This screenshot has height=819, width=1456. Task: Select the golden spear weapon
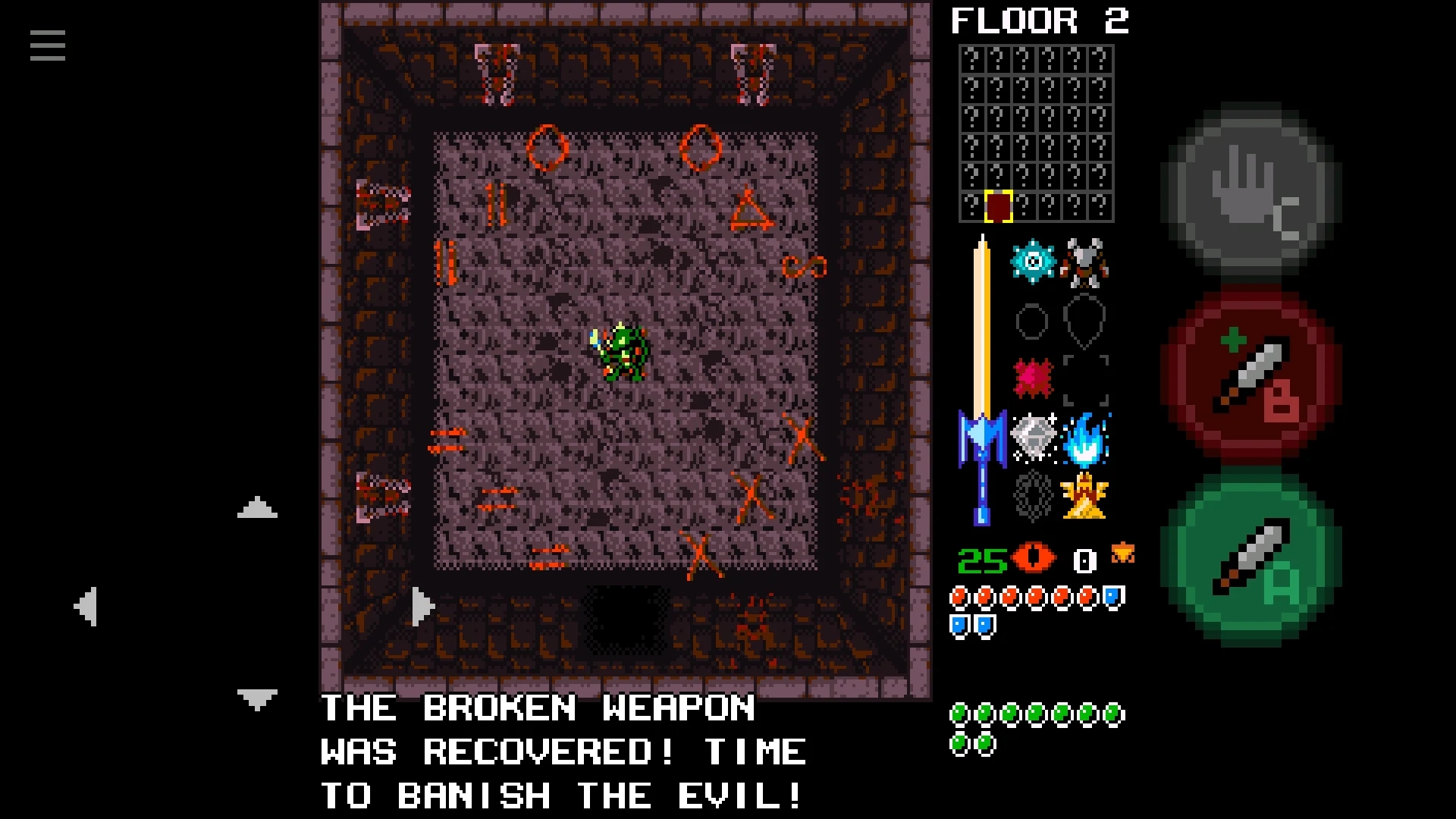[982, 379]
